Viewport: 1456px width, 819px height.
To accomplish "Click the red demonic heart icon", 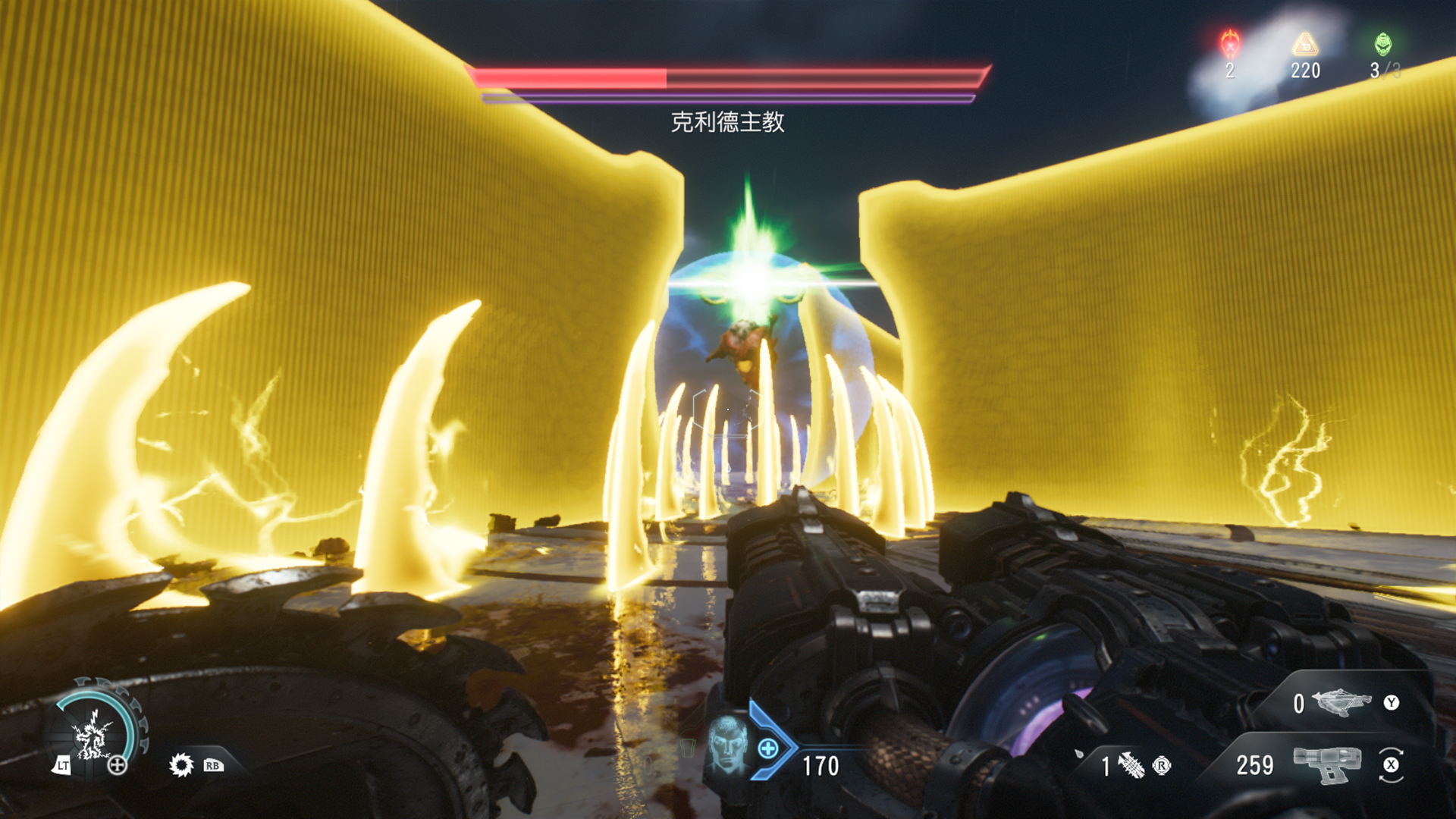I will point(1229,44).
